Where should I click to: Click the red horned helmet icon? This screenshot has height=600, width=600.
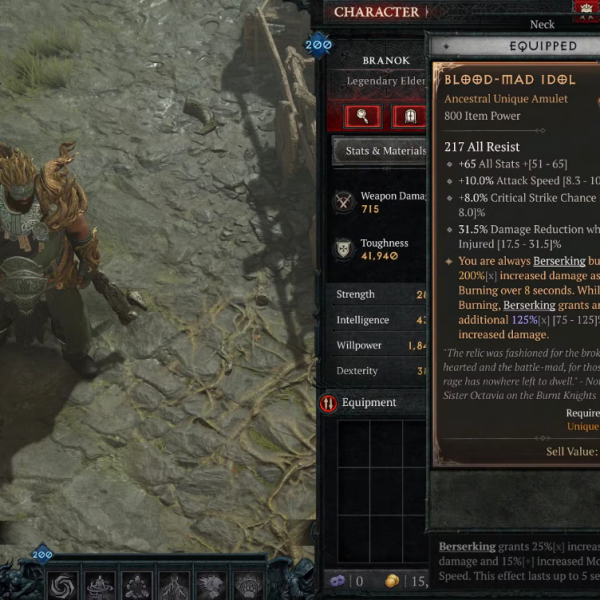pos(586,9)
